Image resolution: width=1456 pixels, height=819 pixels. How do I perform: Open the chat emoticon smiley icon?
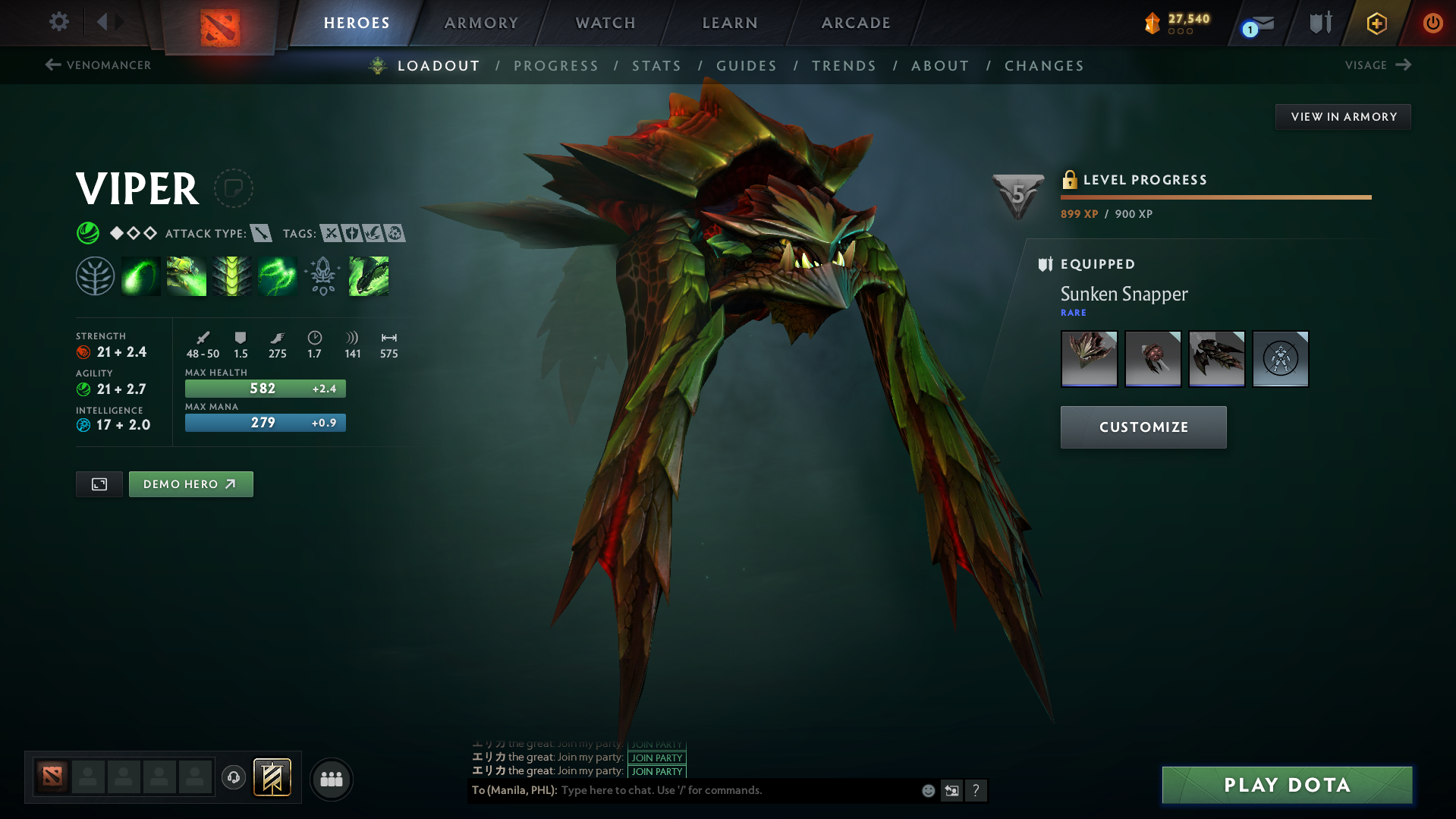(x=927, y=790)
